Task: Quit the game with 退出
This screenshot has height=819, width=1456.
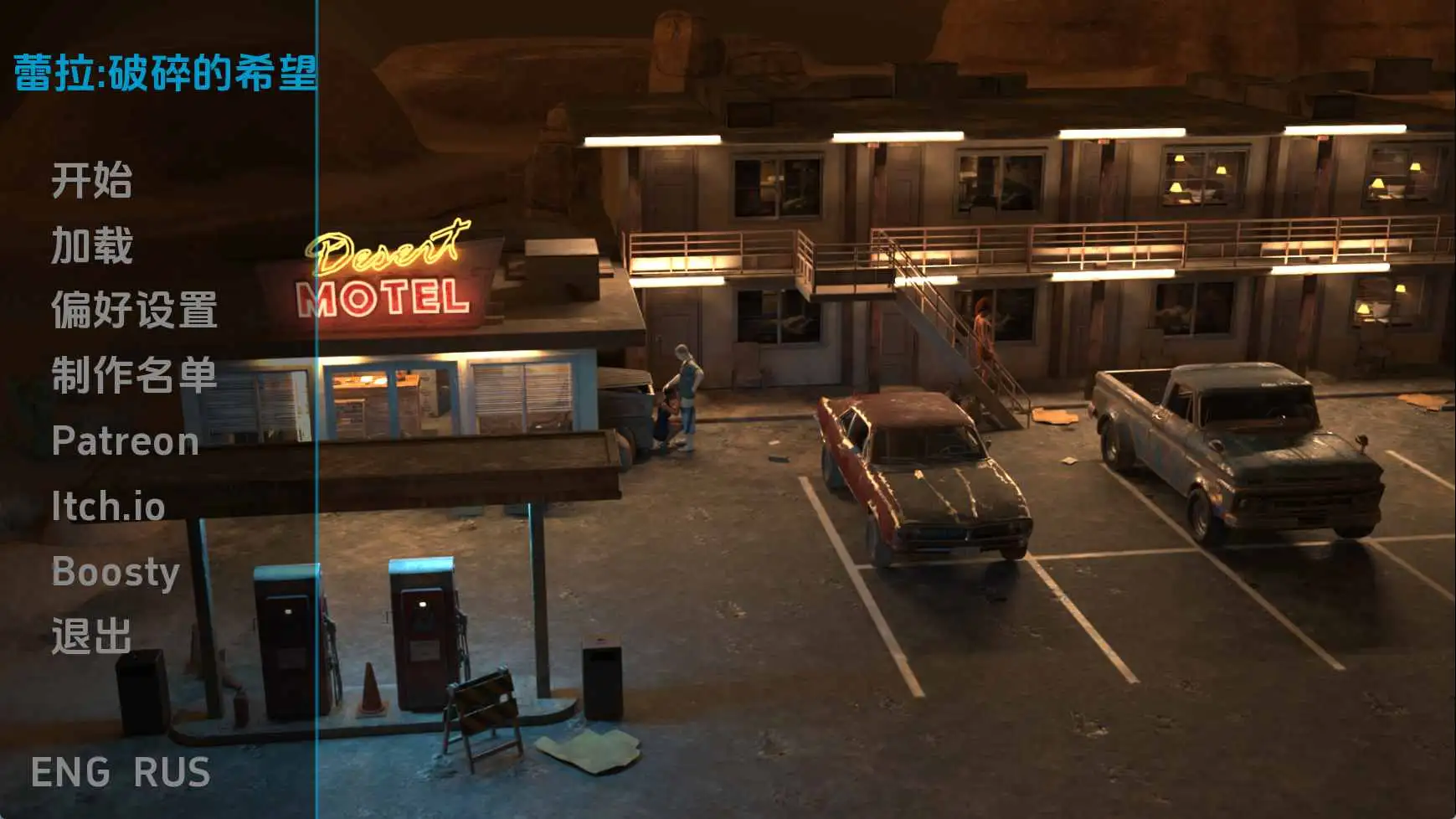Action: pyautogui.click(x=91, y=636)
